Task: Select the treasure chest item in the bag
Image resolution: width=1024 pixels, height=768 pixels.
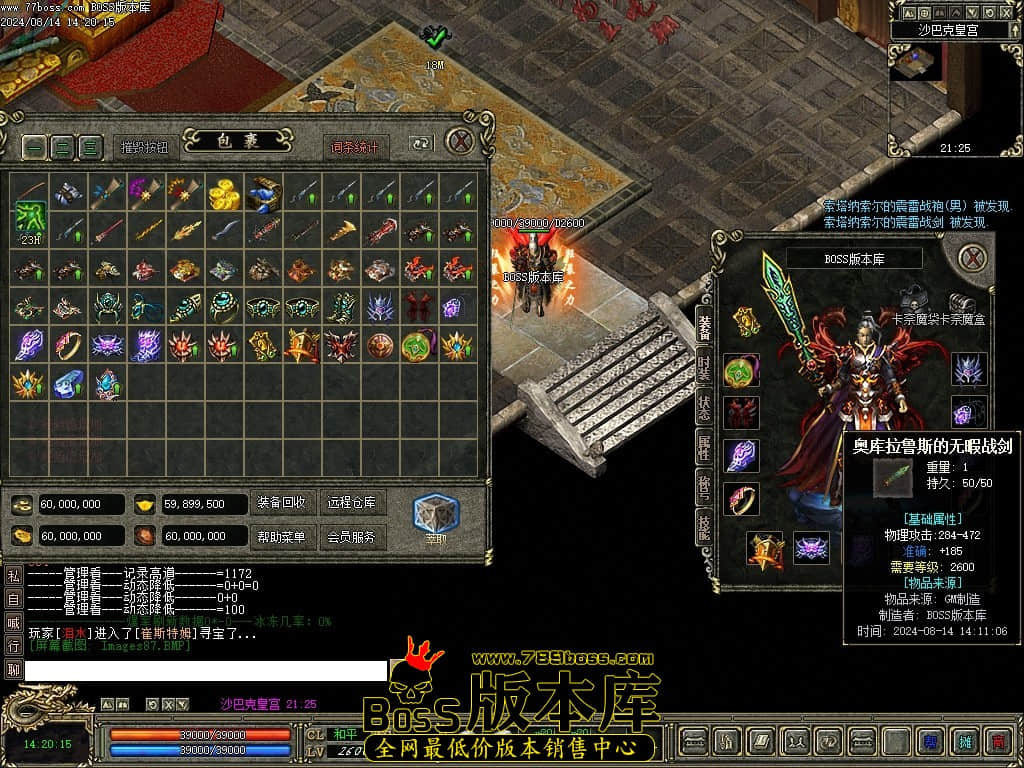Action: [263, 193]
